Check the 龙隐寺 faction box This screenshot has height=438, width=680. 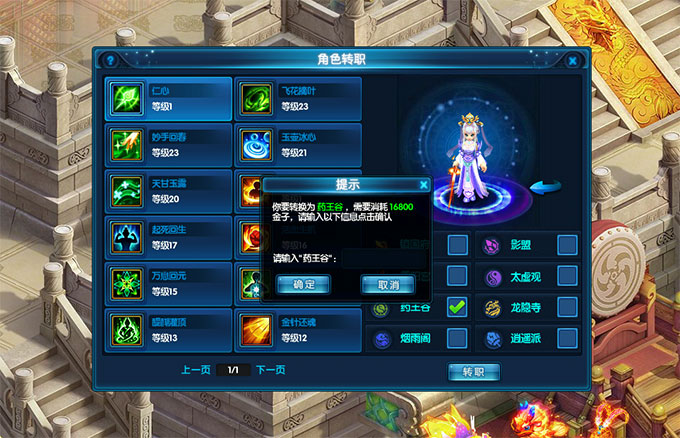coord(567,308)
